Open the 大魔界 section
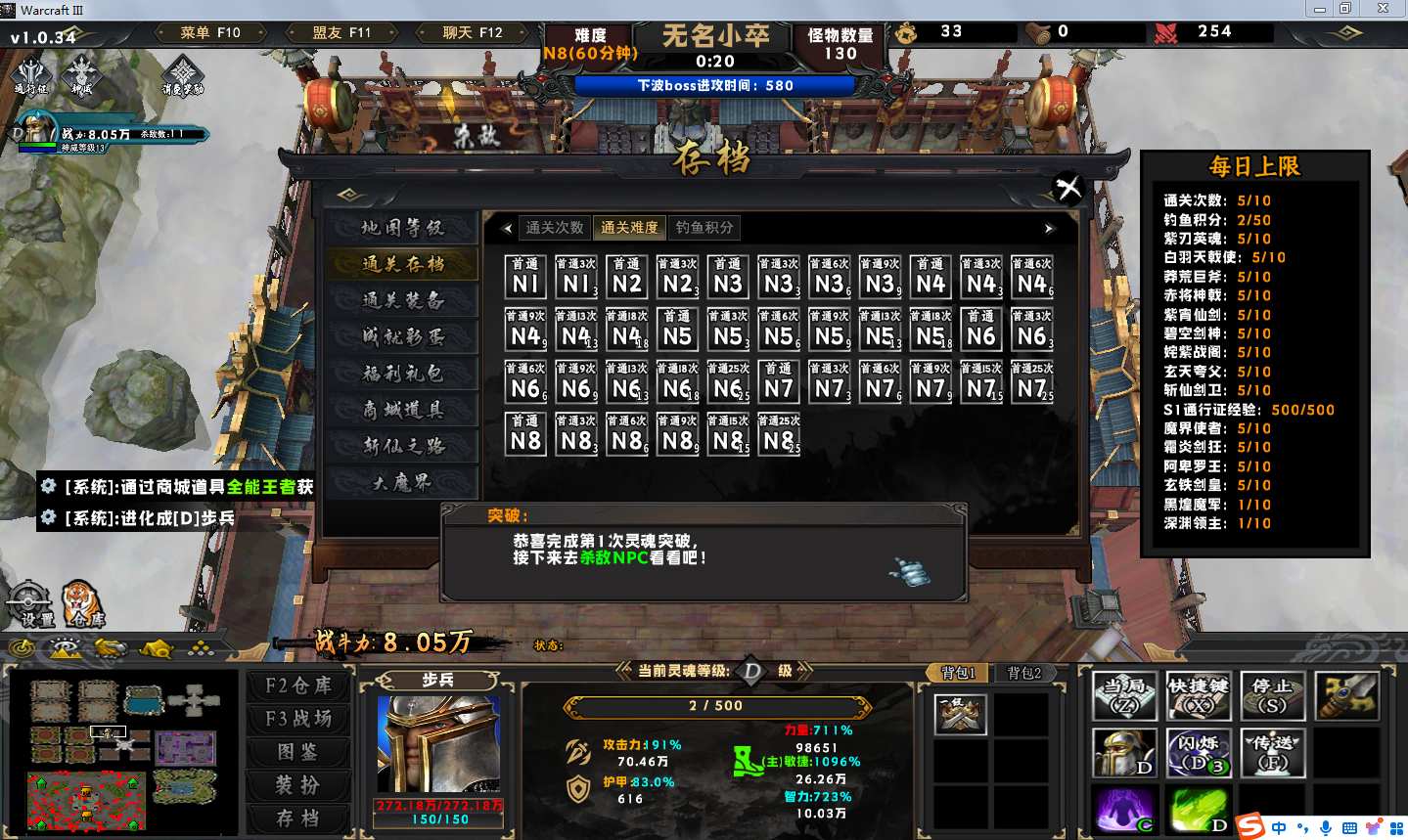 point(402,482)
